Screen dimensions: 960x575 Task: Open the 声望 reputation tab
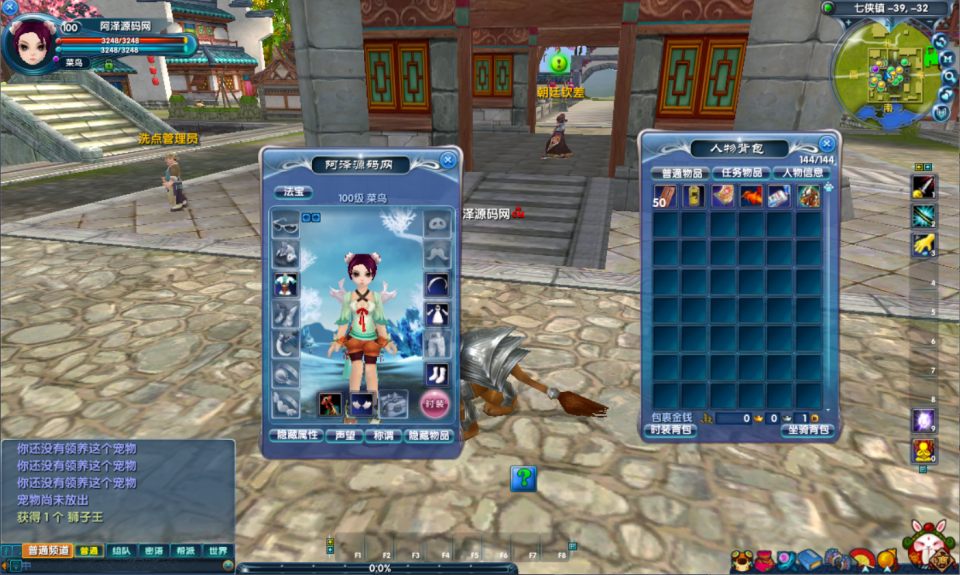tap(343, 436)
